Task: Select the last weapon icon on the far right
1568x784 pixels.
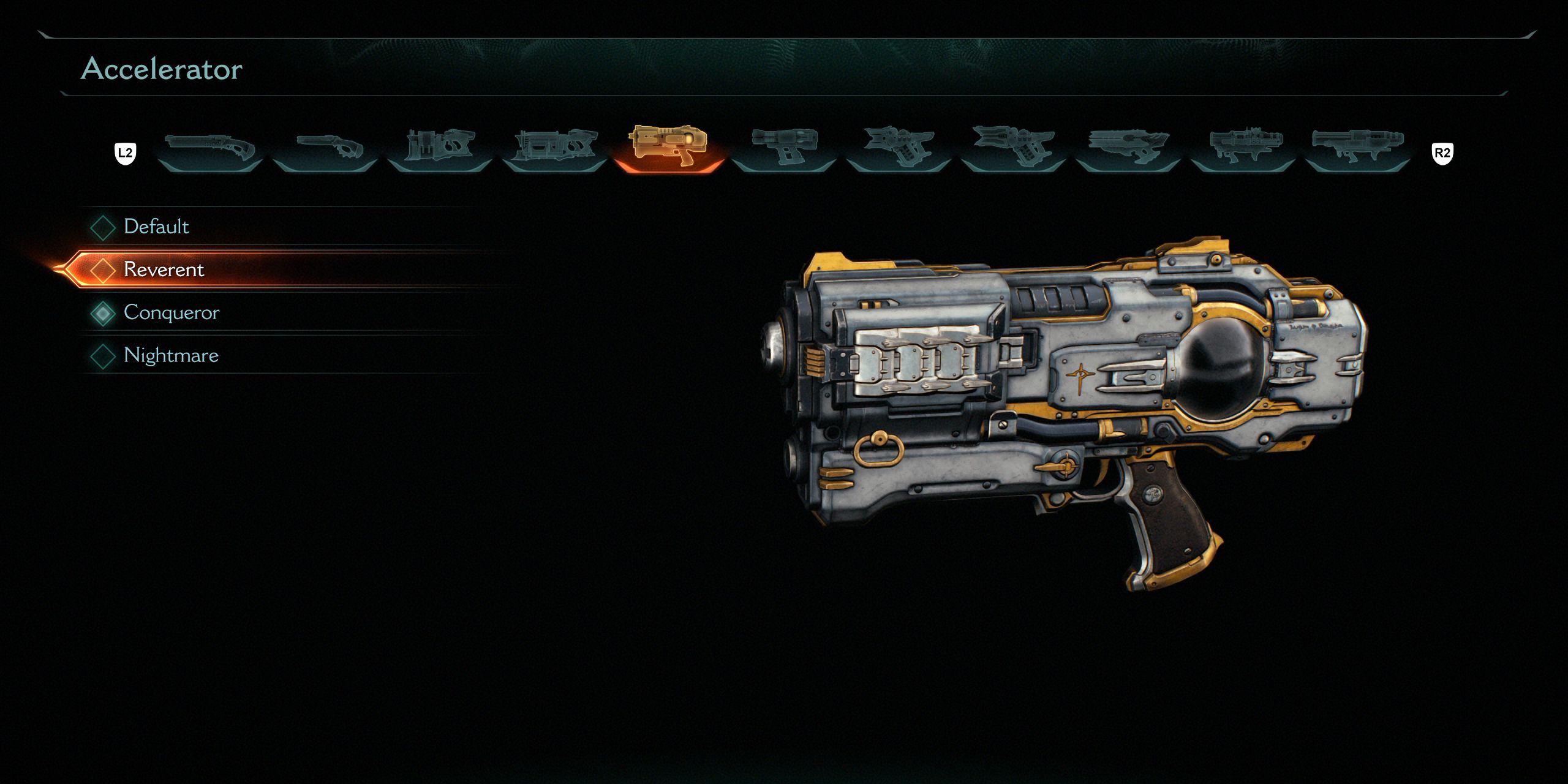Action: [x=1361, y=146]
